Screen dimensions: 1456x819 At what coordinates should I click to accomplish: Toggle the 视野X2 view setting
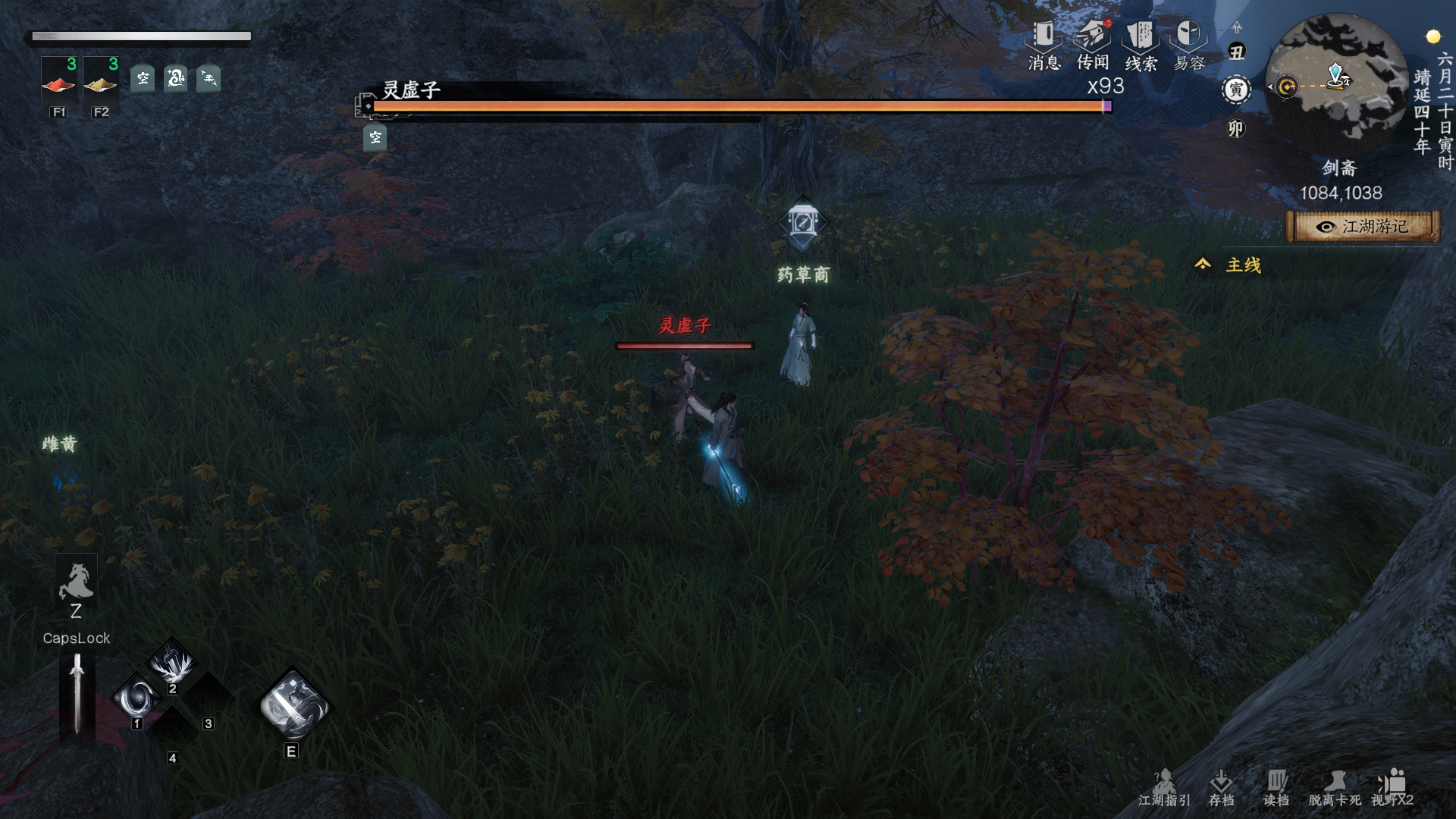(x=1392, y=788)
